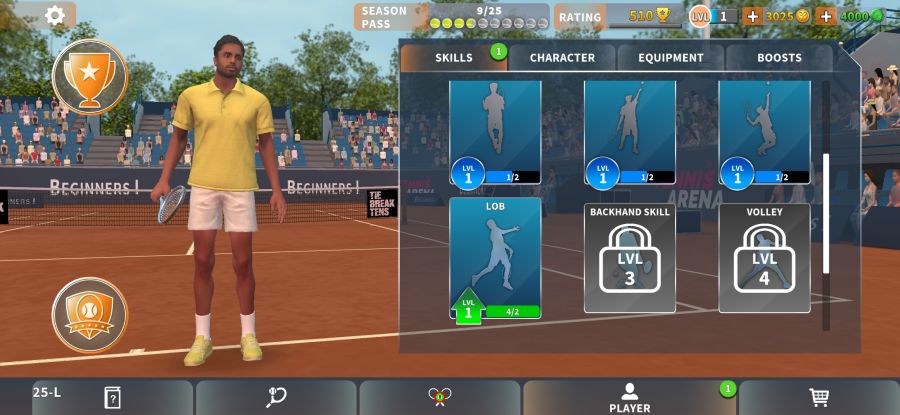The width and height of the screenshot is (900, 415).
Task: Add more green gems with plus button
Action: point(826,16)
